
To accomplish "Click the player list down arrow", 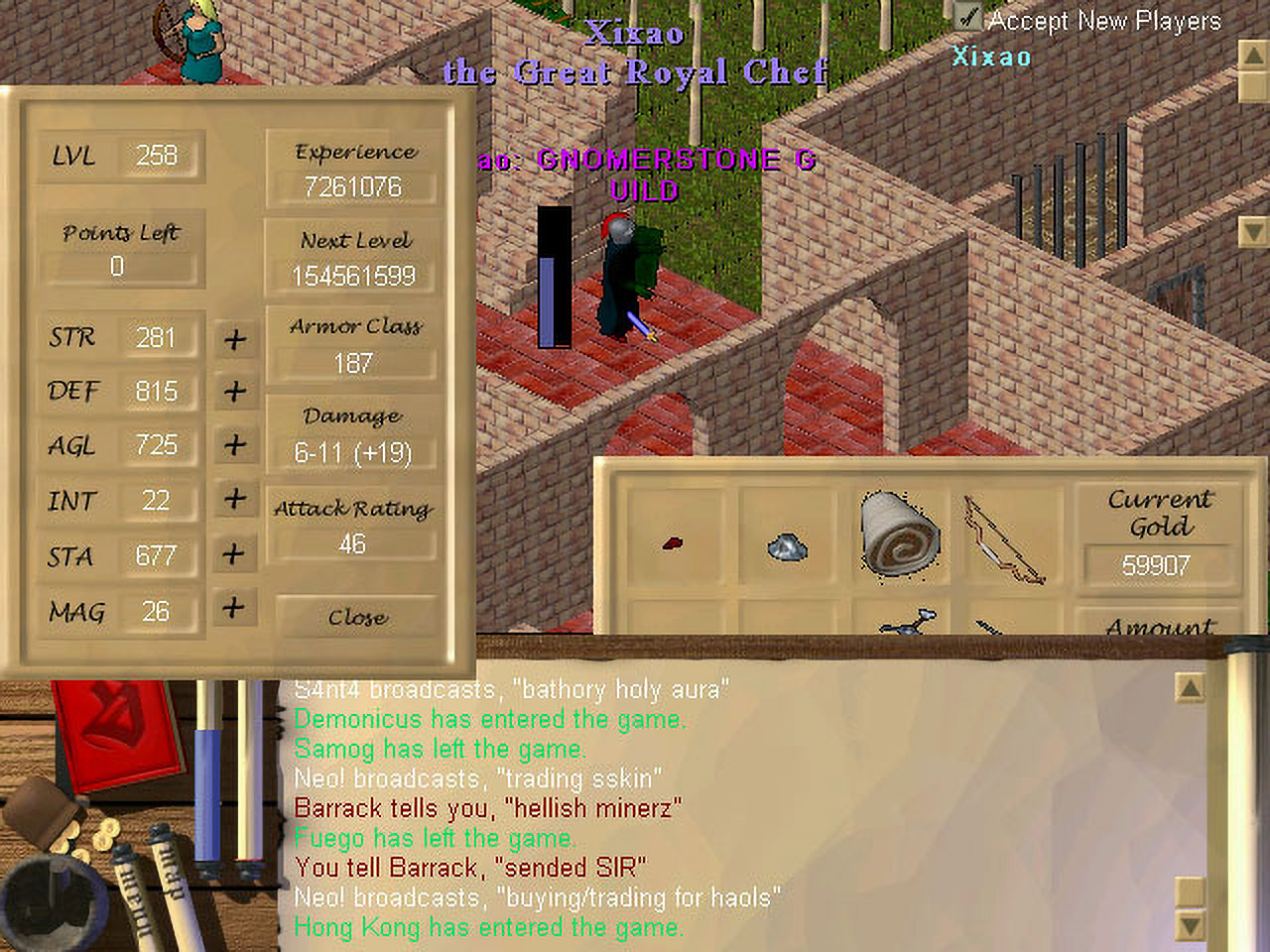I will point(1253,231).
